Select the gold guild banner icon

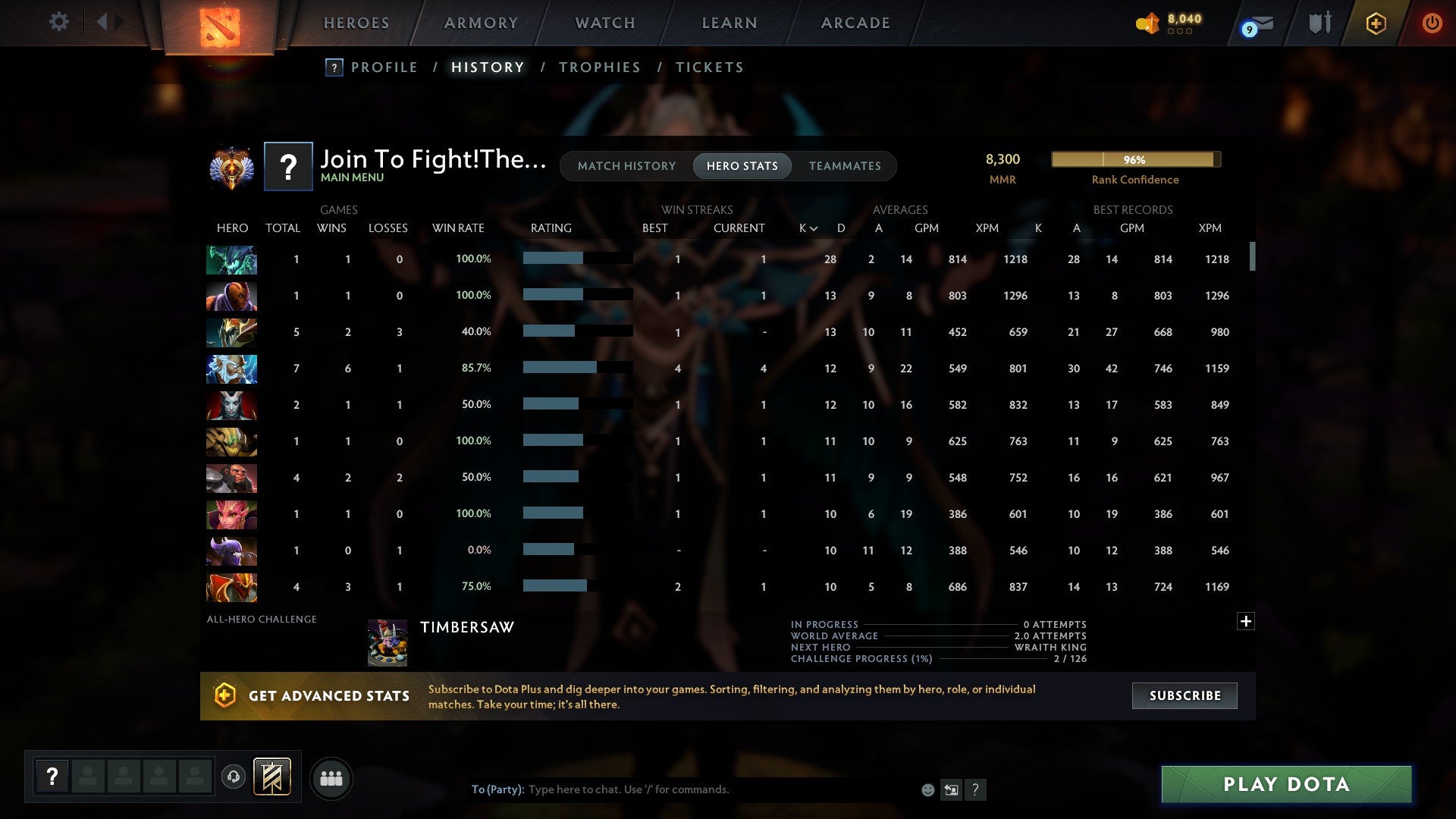tap(272, 777)
